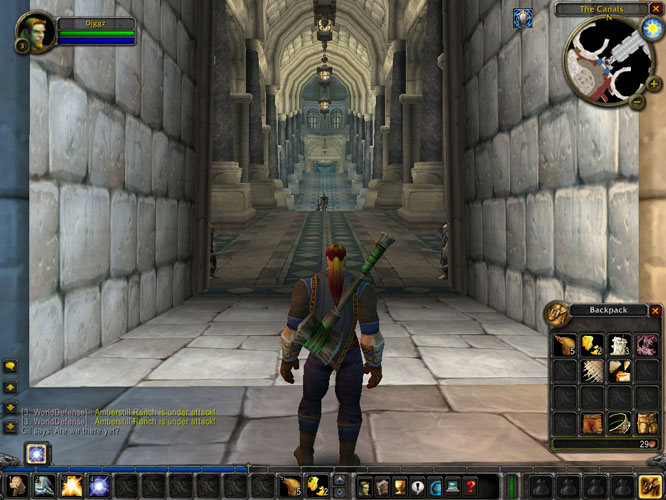Viewport: 666px width, 500px height.
Task: Close the Backpack window
Action: pyautogui.click(x=655, y=311)
